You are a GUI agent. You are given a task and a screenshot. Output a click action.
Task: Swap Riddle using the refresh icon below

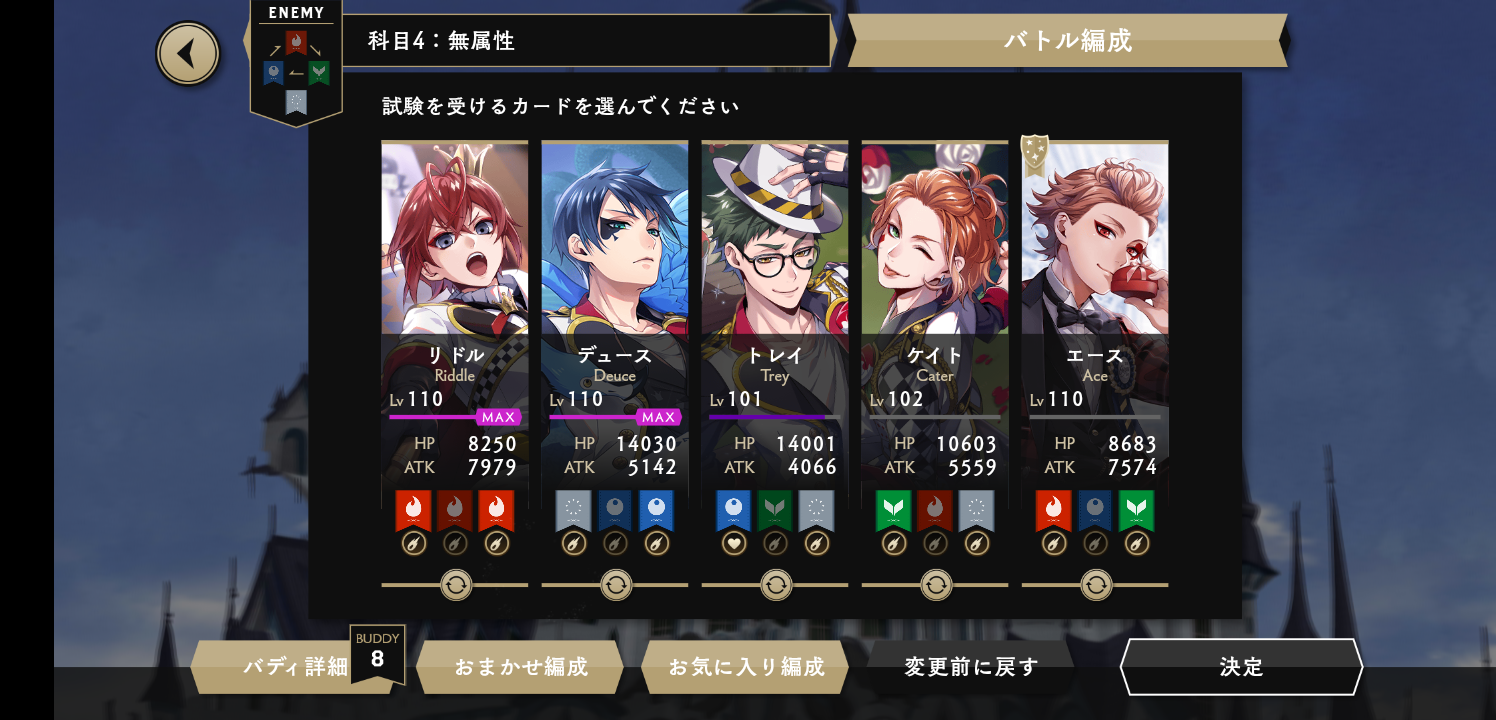(x=456, y=585)
